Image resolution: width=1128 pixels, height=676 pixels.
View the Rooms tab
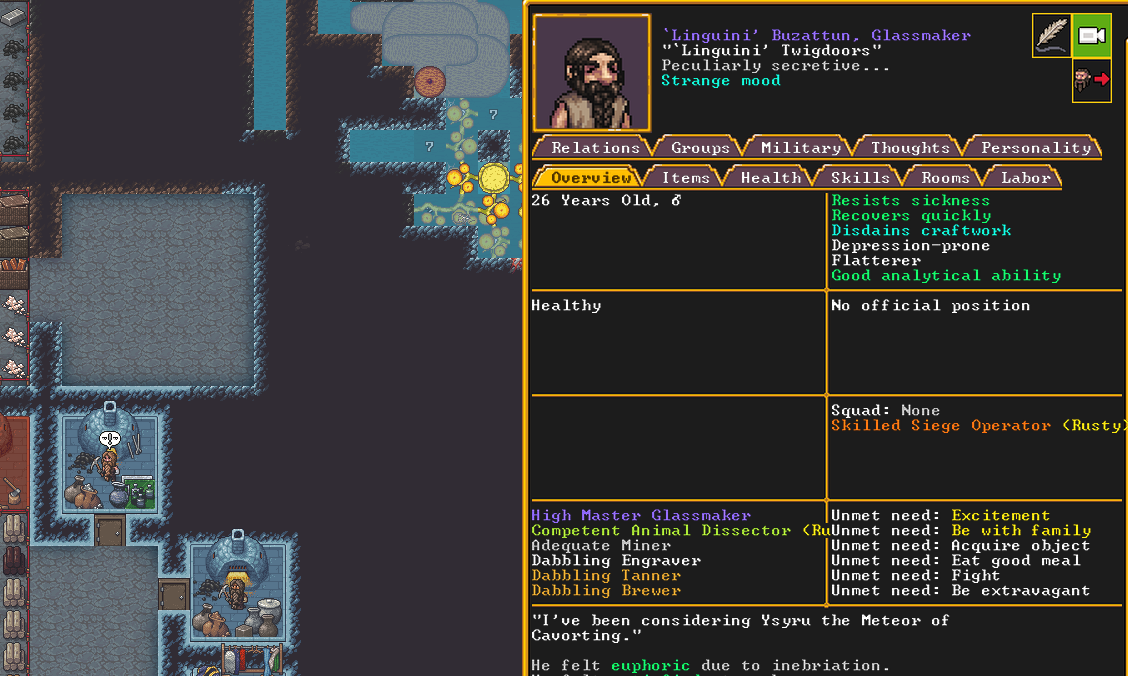click(x=945, y=177)
